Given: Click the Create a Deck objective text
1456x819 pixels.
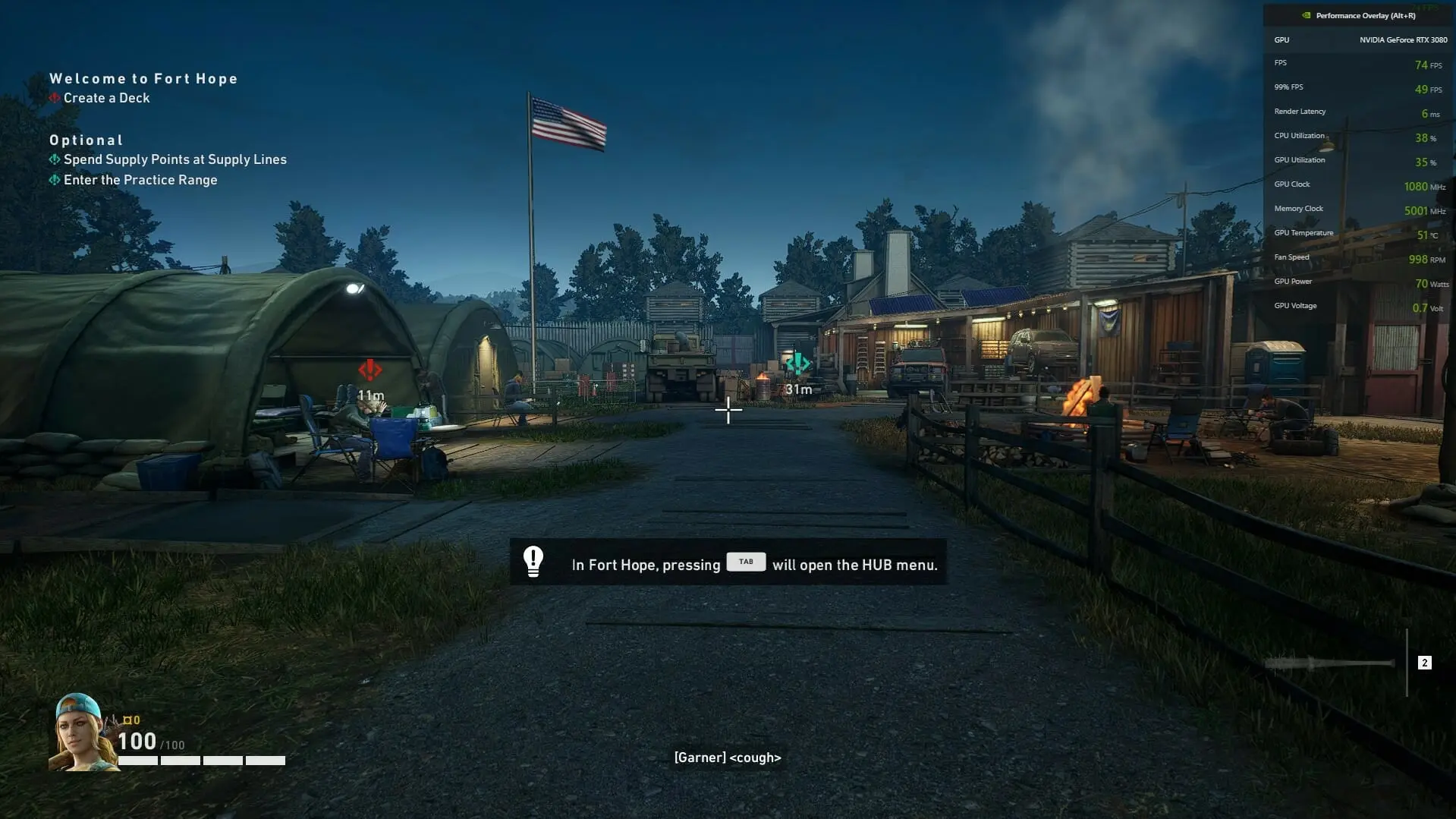Looking at the screenshot, I should point(106,98).
